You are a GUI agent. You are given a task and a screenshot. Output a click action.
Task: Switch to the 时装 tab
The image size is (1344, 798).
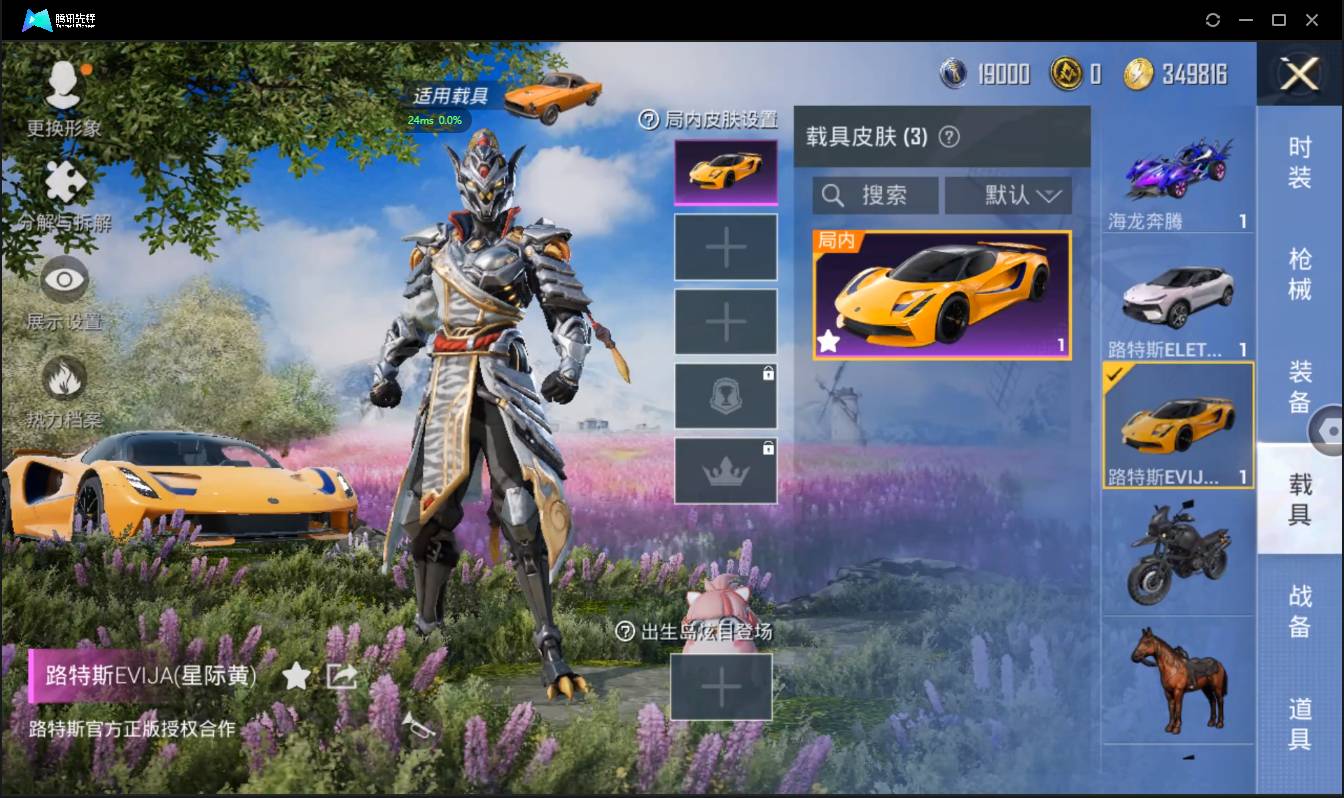[1300, 165]
